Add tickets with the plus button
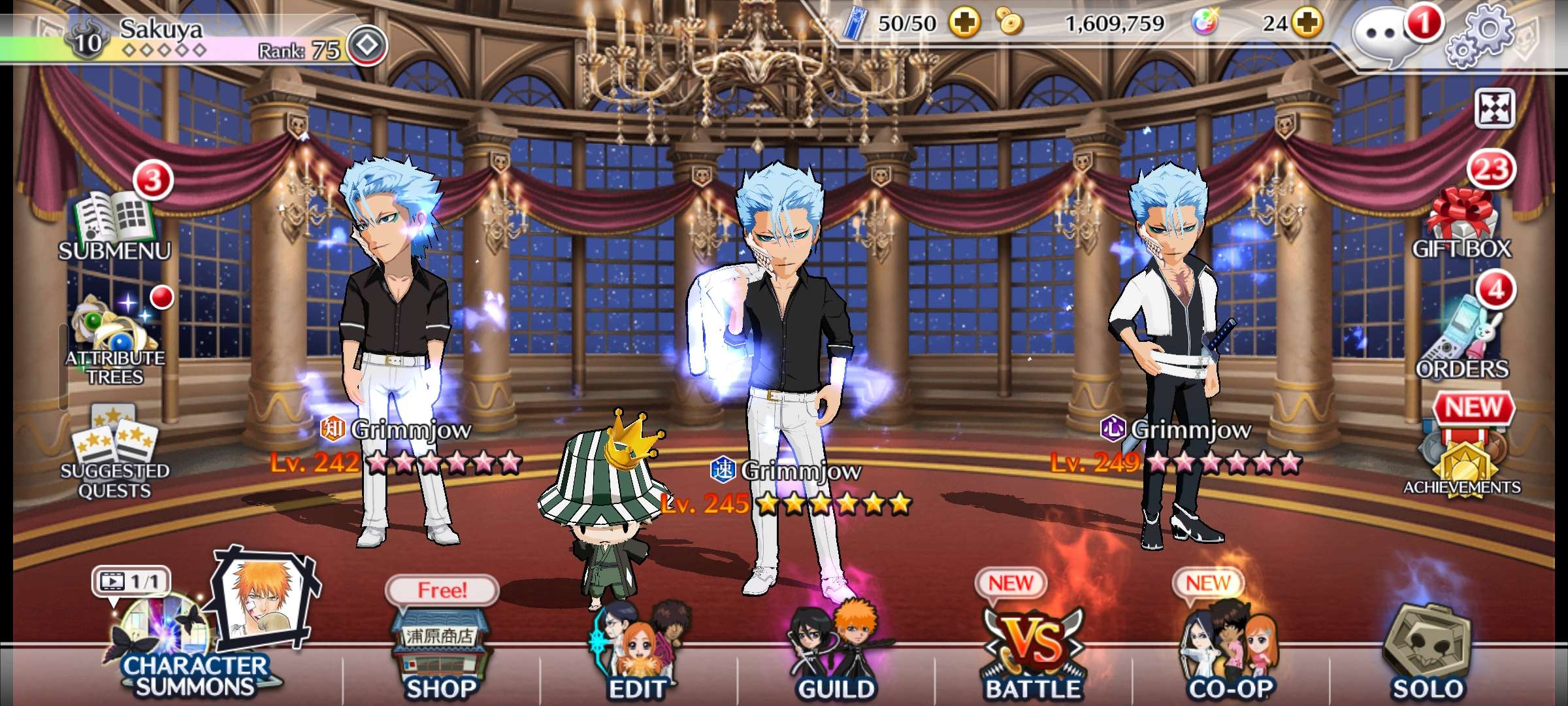The image size is (1568, 706). 965,24
